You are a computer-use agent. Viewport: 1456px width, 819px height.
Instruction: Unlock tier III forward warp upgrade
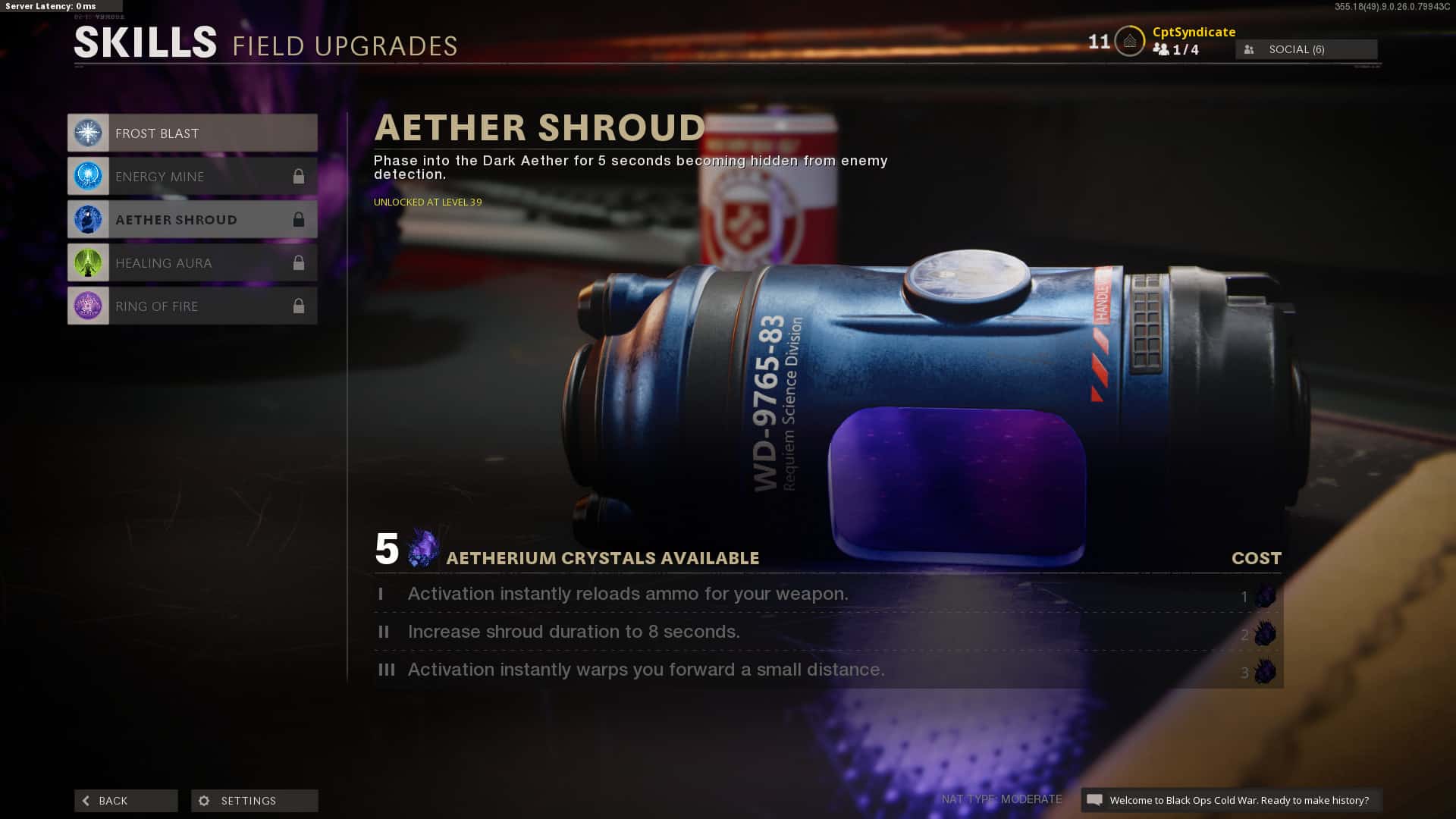pyautogui.click(x=827, y=670)
